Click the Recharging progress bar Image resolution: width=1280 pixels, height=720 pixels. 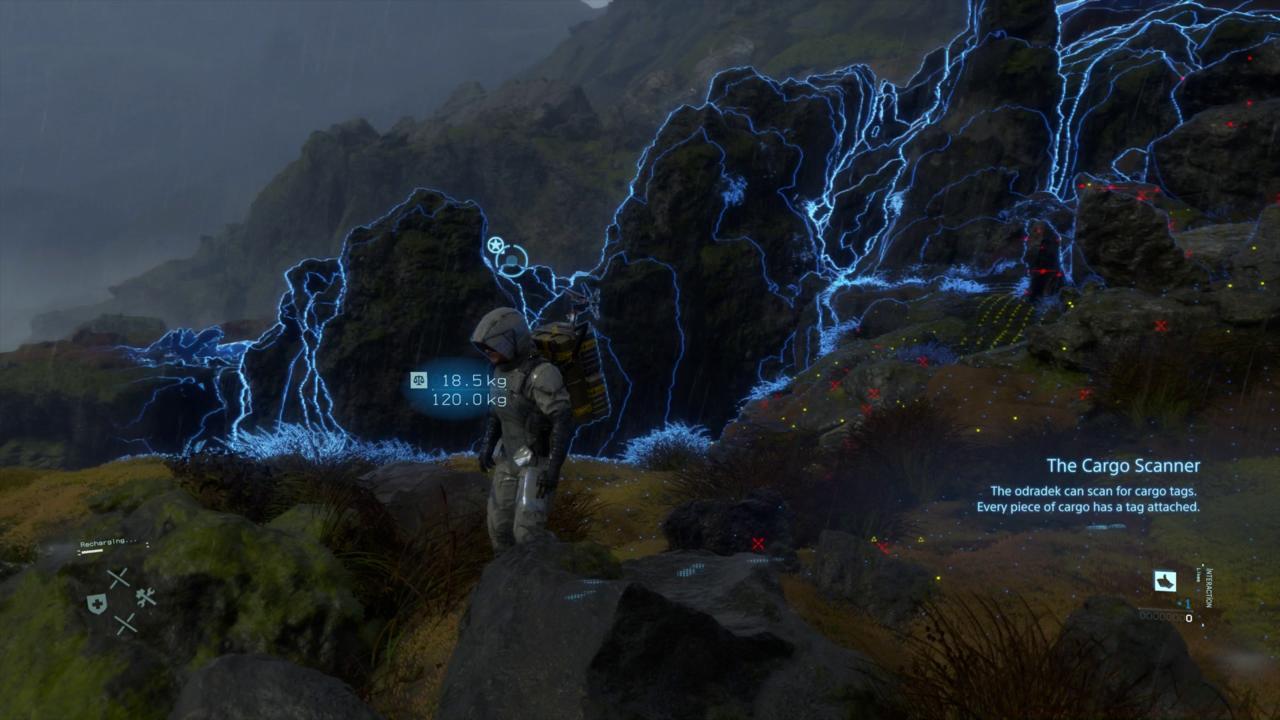[x=92, y=551]
